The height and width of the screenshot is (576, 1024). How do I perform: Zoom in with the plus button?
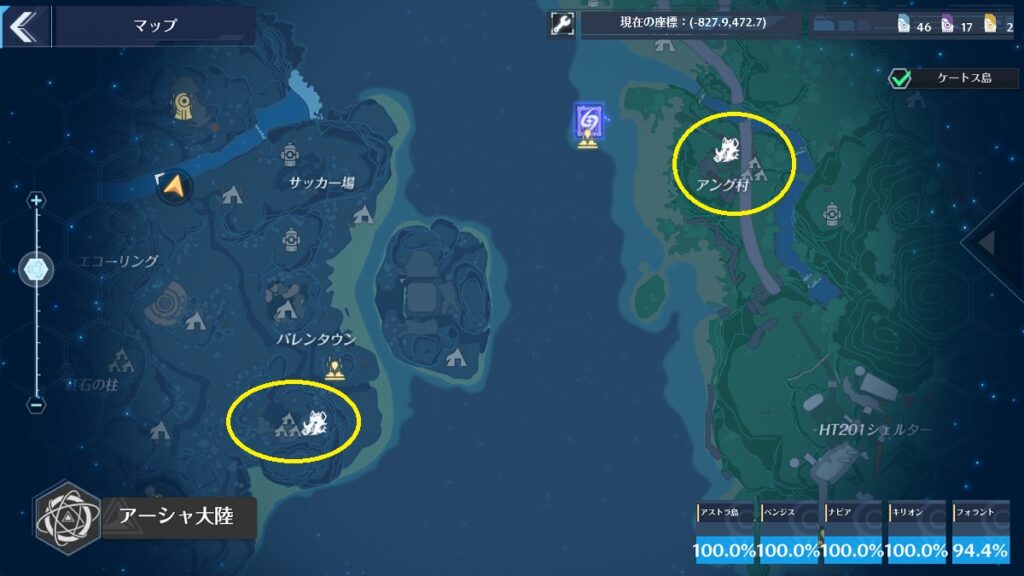pos(37,201)
